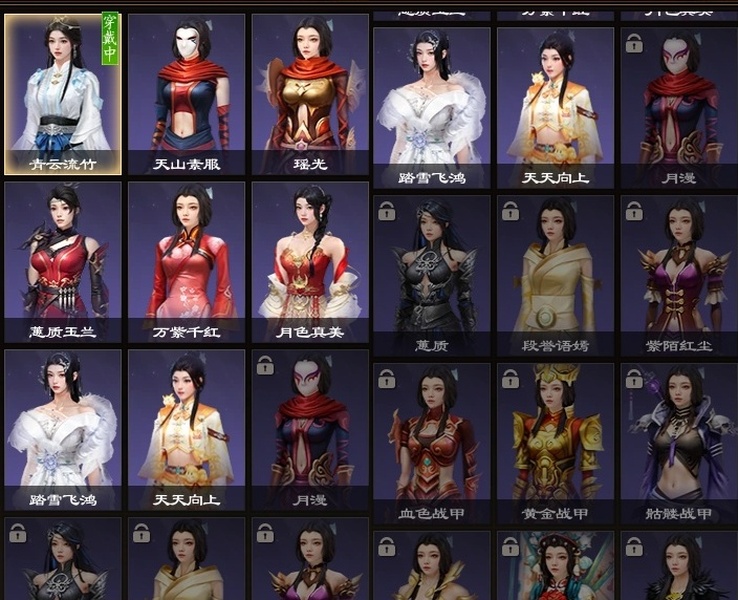Select the locked 黄金战甲 golden armor
The height and width of the screenshot is (600, 738).
555,440
